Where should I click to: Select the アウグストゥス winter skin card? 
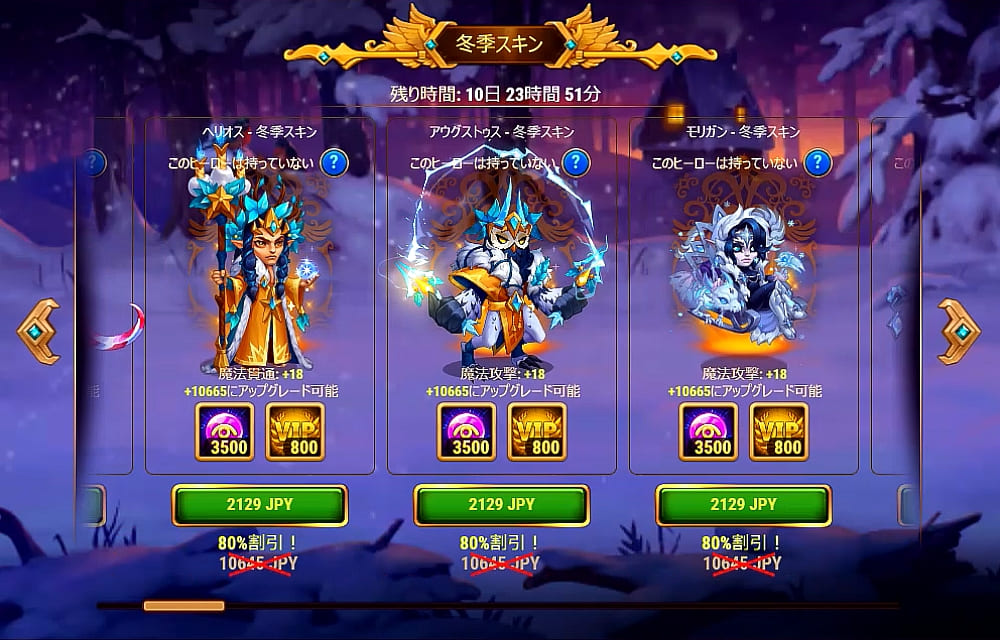(502, 270)
